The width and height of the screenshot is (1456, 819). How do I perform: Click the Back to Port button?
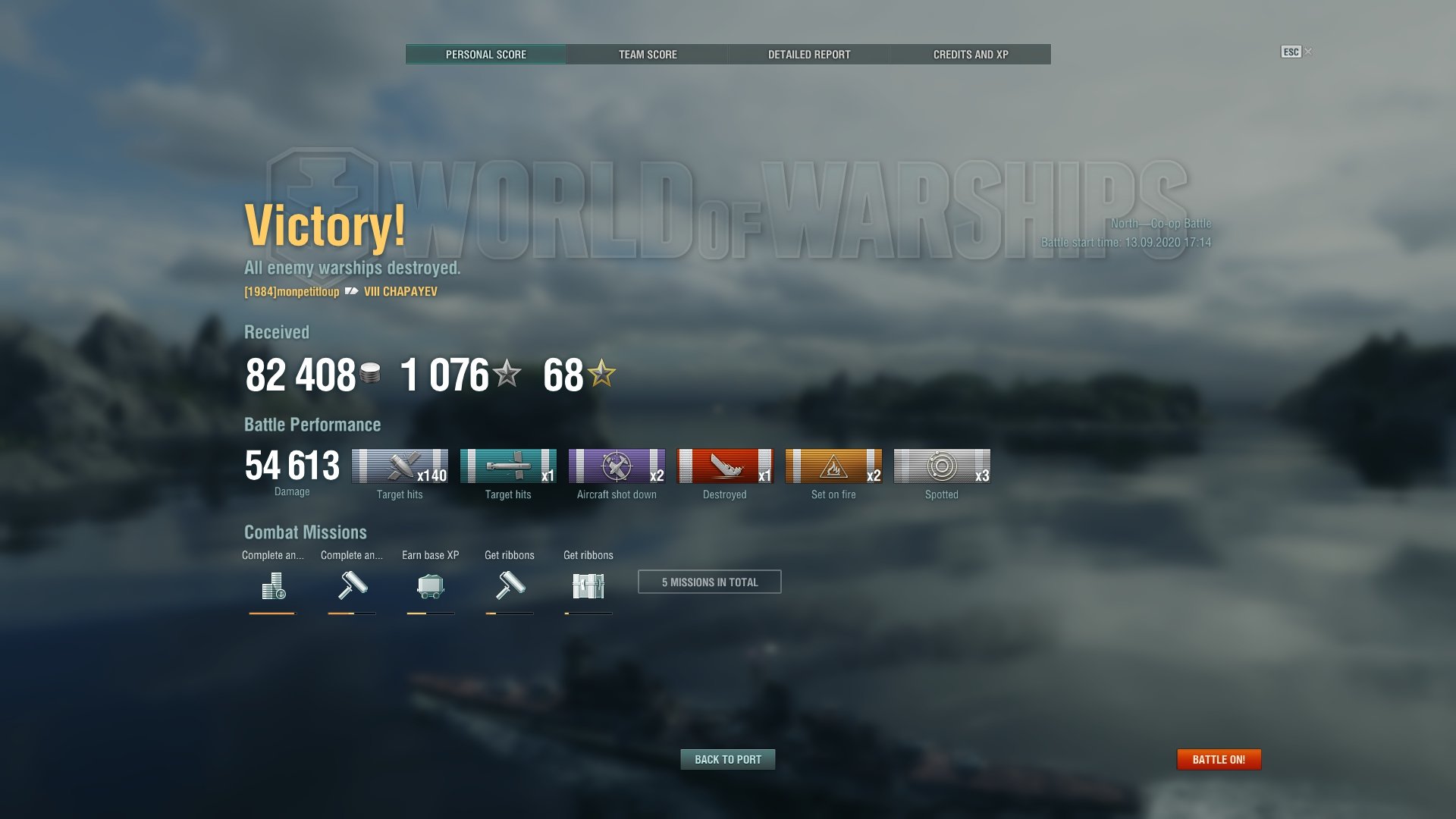coord(728,759)
